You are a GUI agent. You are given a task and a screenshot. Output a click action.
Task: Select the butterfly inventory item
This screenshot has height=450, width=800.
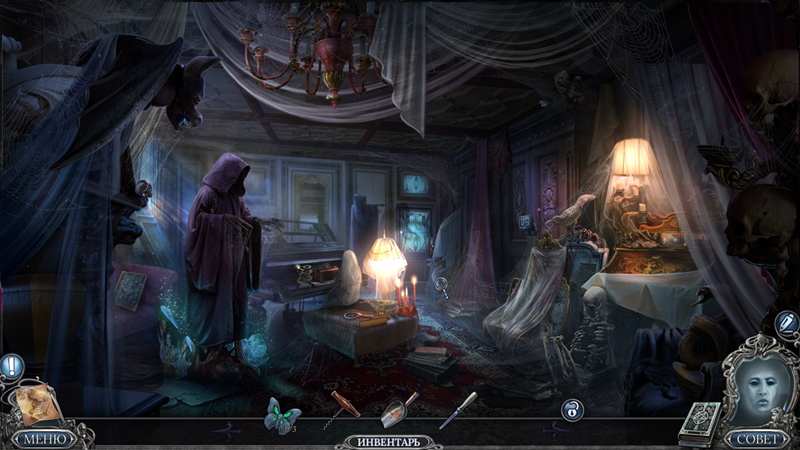tap(281, 413)
